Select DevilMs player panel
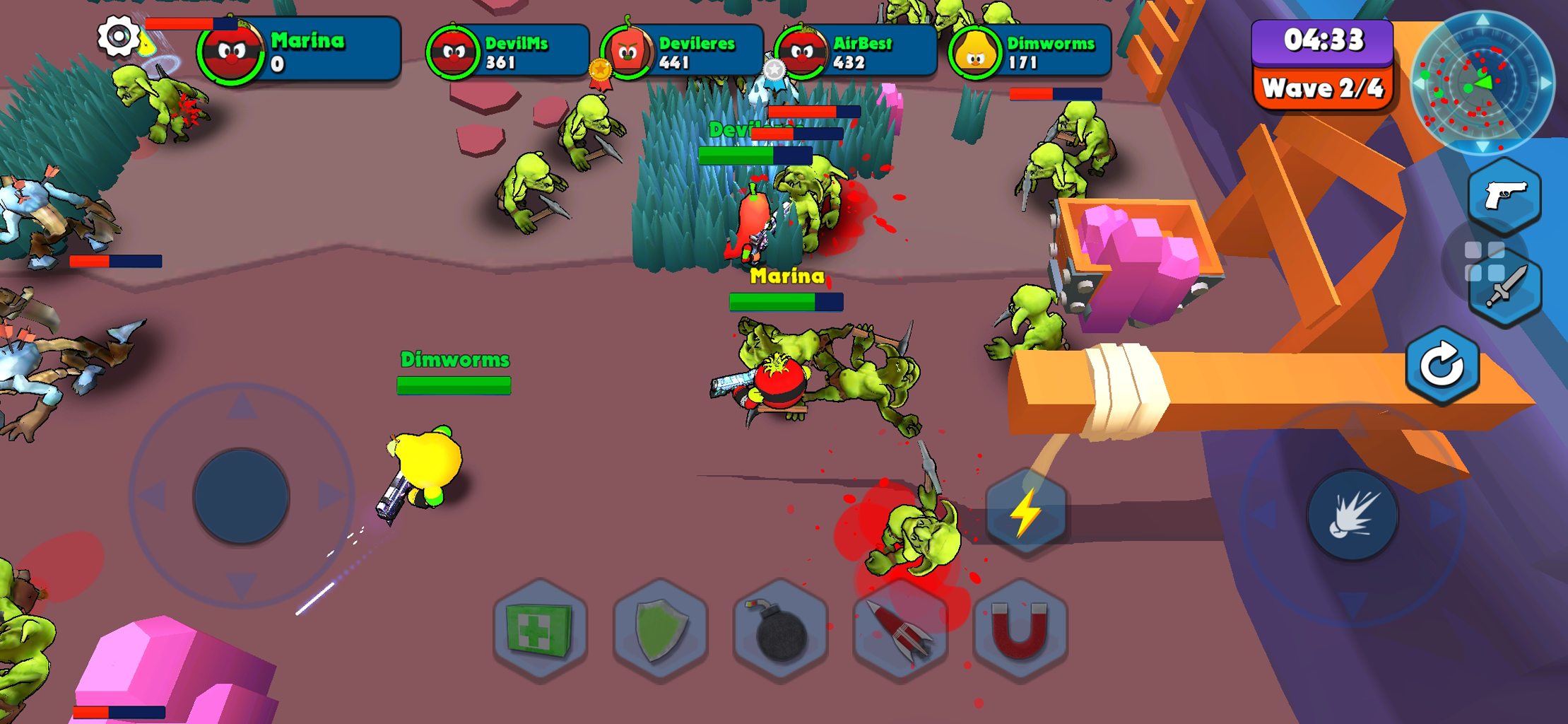 (x=509, y=52)
